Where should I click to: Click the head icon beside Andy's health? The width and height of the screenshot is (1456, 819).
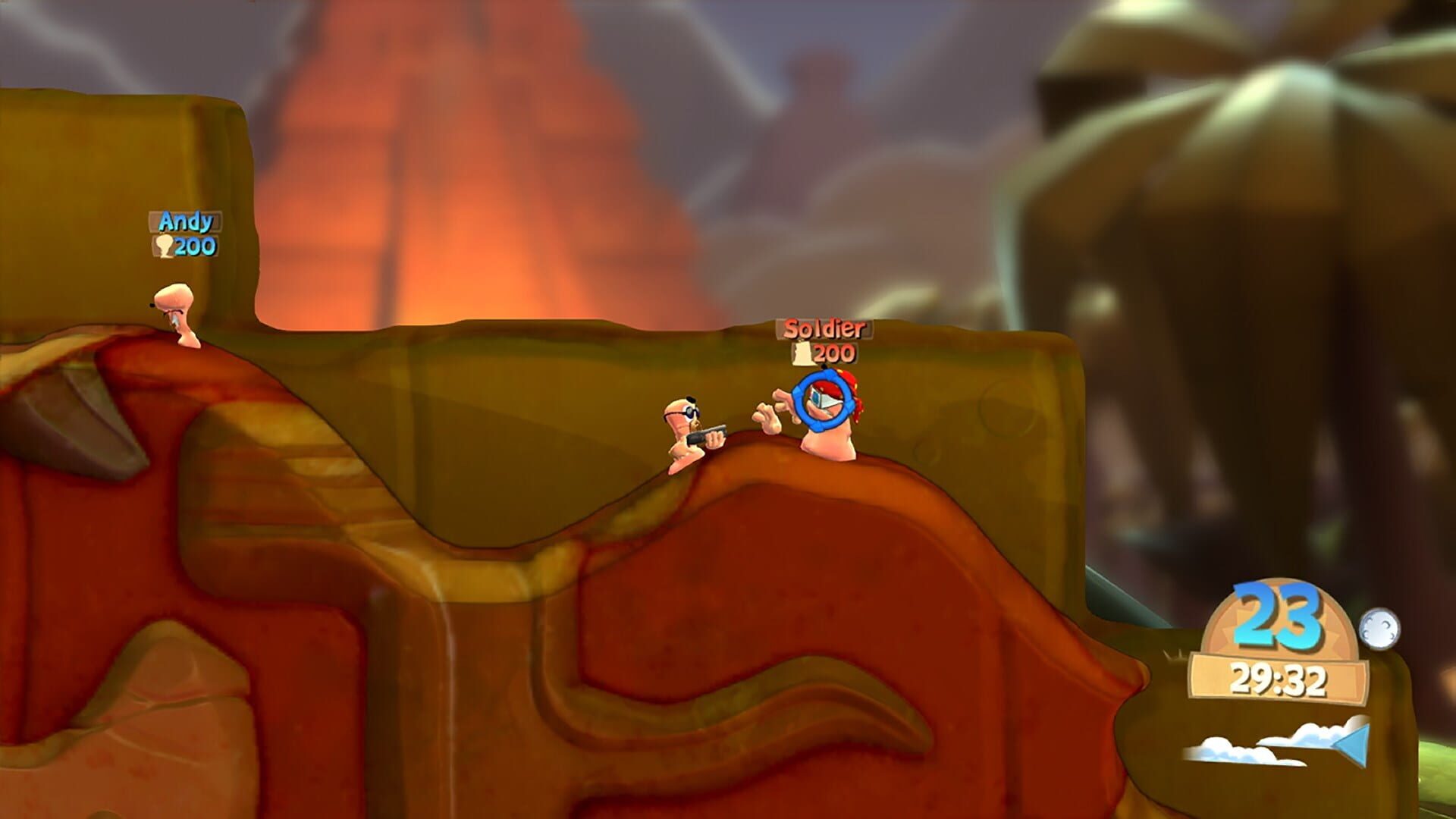[163, 246]
